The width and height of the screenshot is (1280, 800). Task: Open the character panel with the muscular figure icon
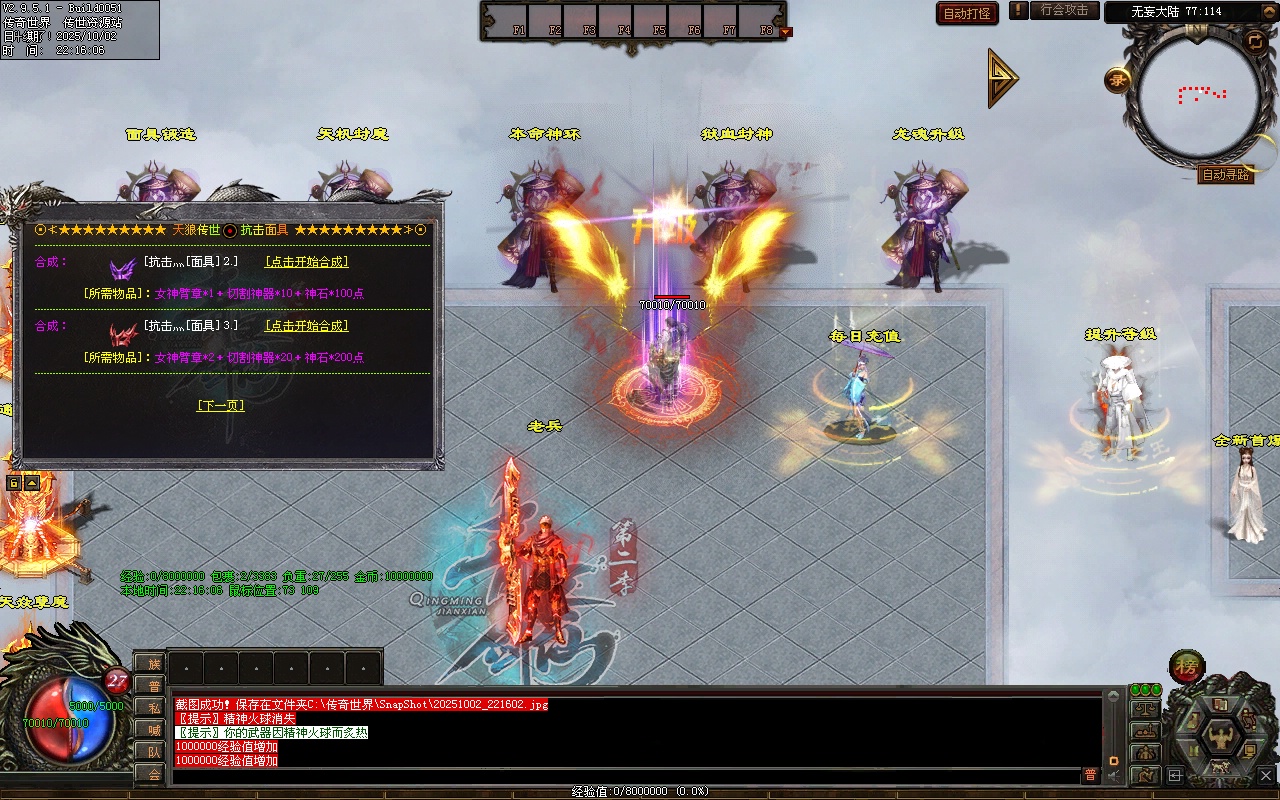coord(1220,739)
